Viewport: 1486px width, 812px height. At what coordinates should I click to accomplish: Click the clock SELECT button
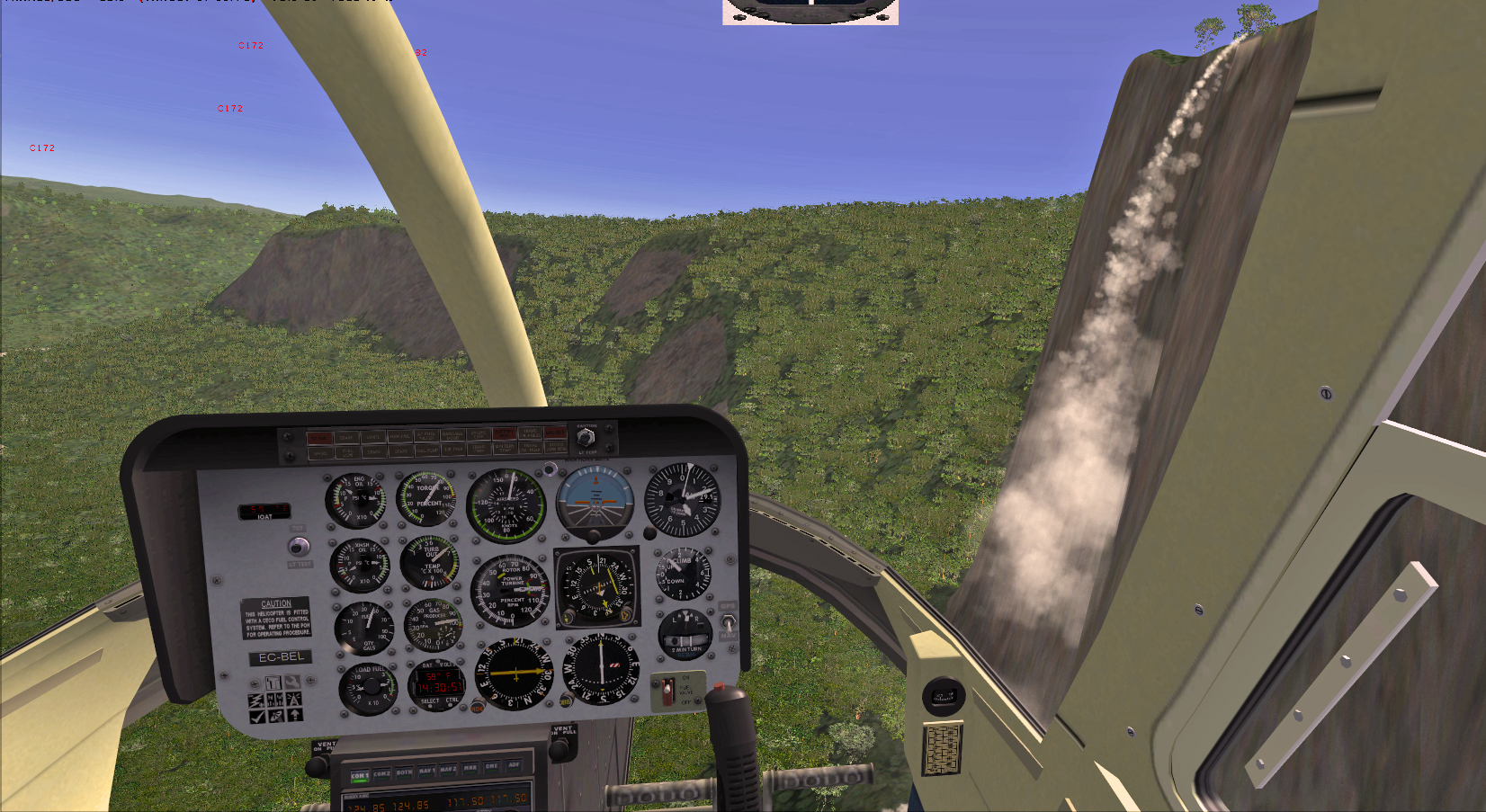[x=429, y=705]
